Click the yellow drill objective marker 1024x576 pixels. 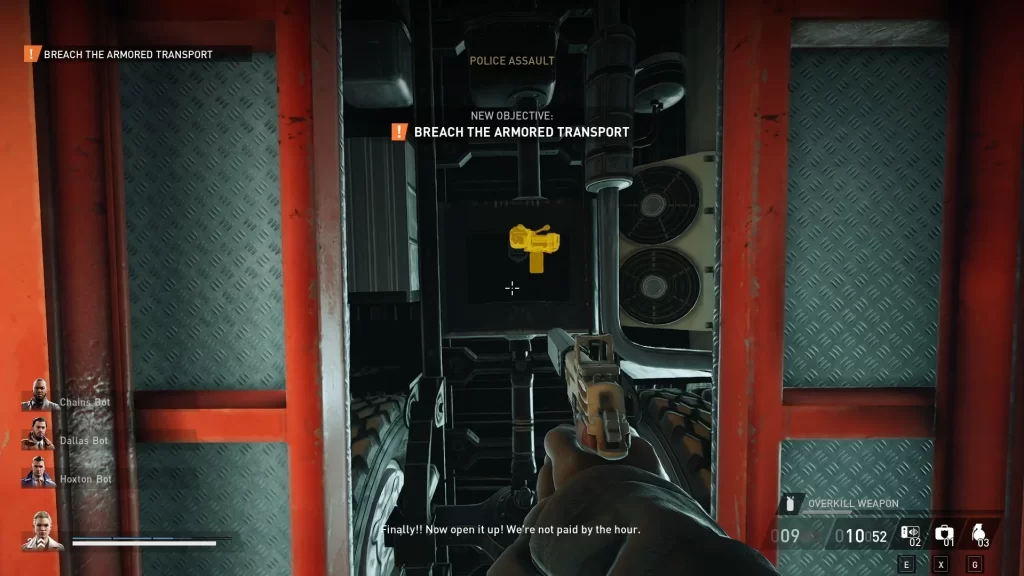pos(534,246)
